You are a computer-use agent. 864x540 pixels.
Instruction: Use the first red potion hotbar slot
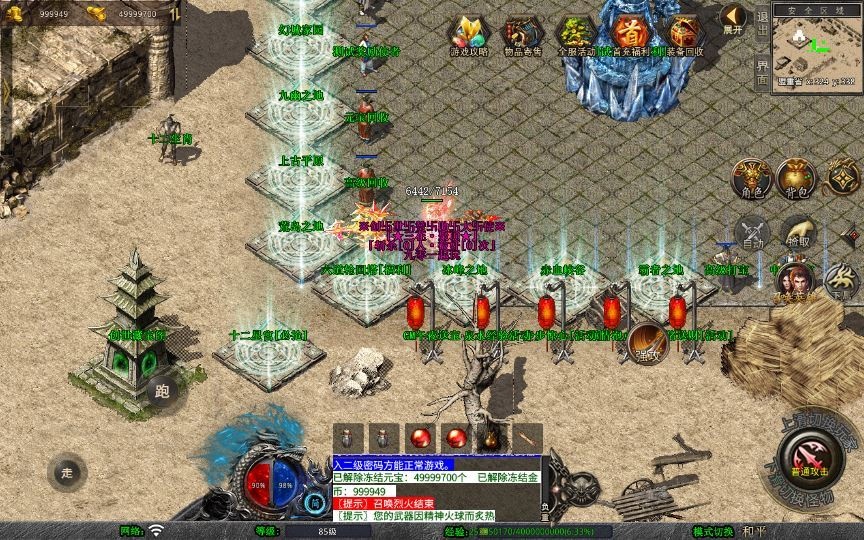click(418, 438)
